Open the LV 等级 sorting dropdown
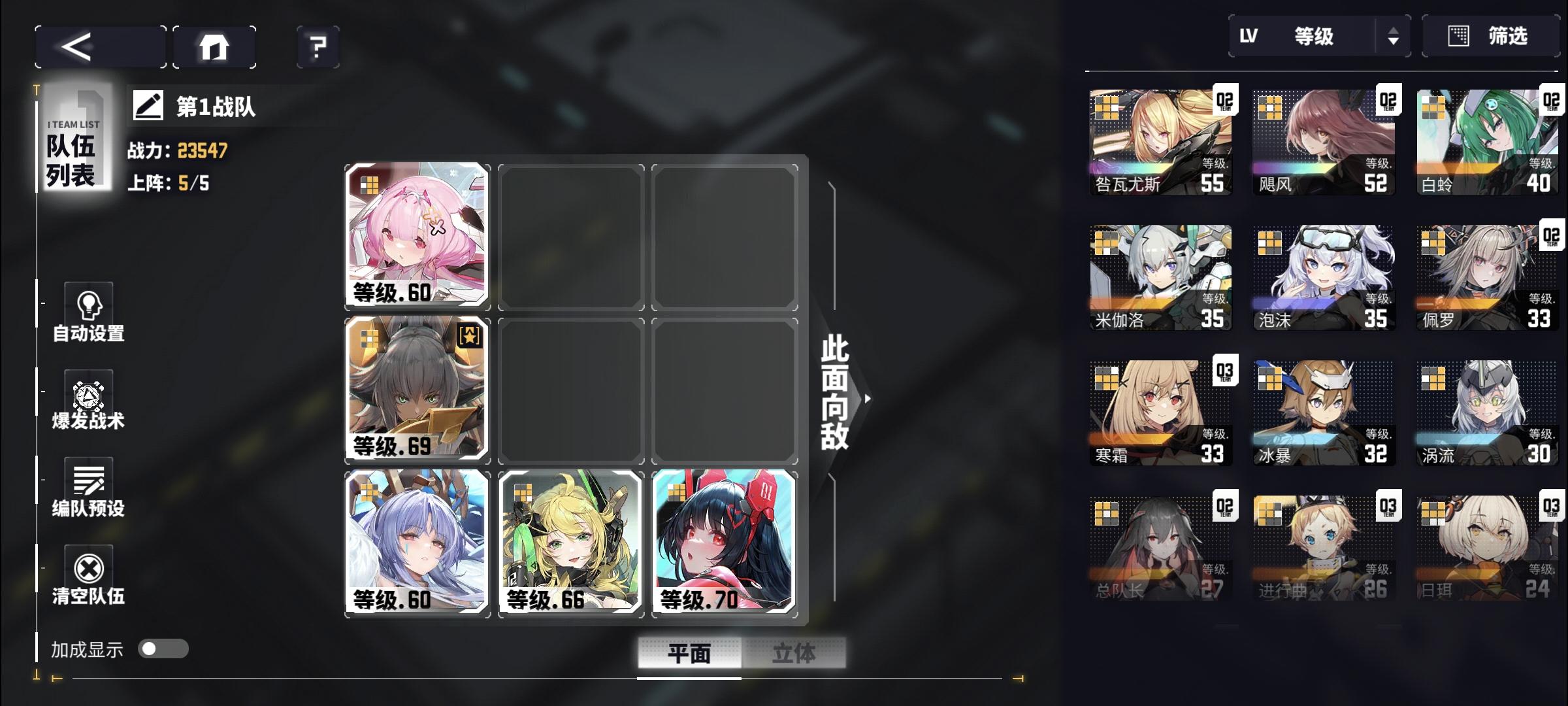Viewport: 1568px width, 706px height. tap(1312, 37)
